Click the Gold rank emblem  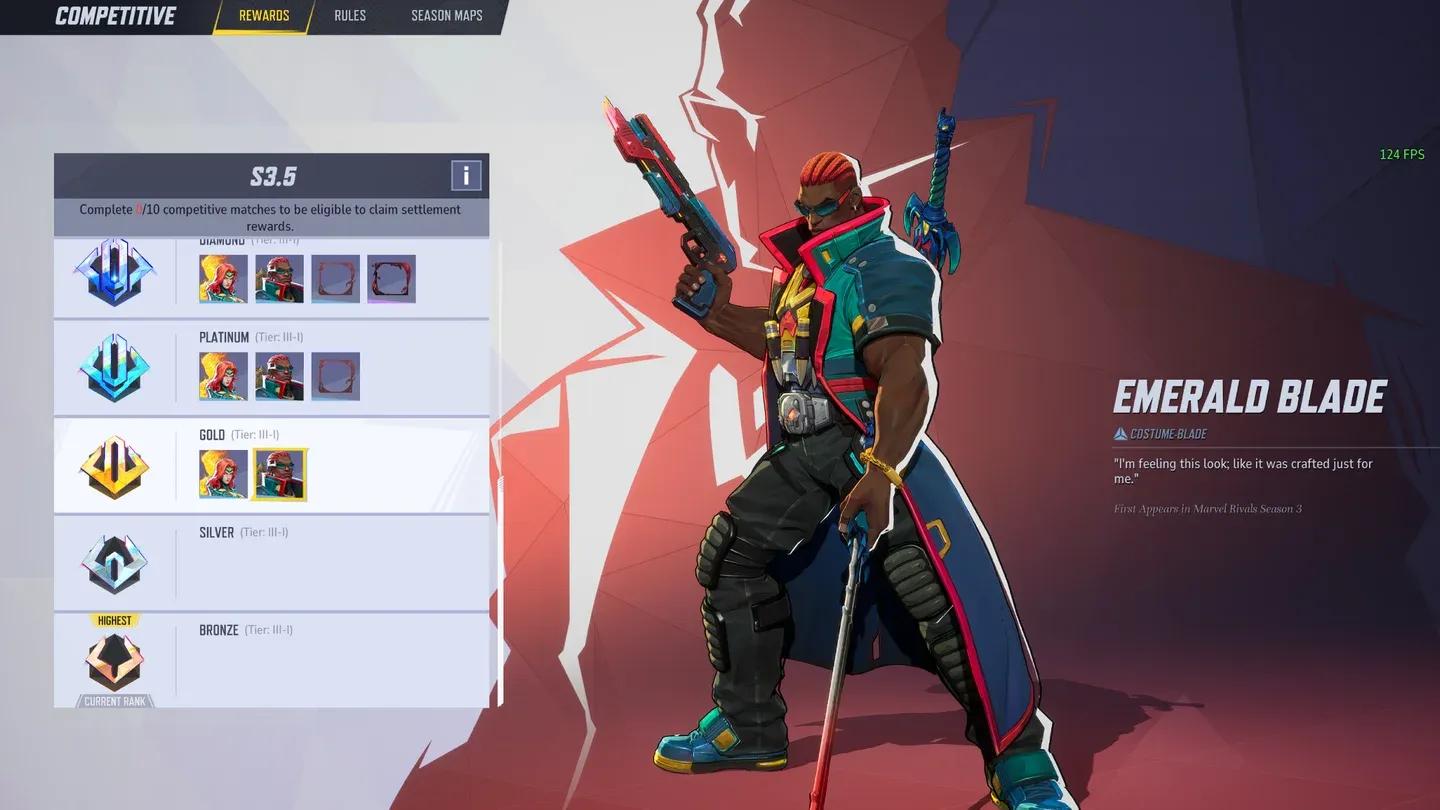(x=113, y=465)
